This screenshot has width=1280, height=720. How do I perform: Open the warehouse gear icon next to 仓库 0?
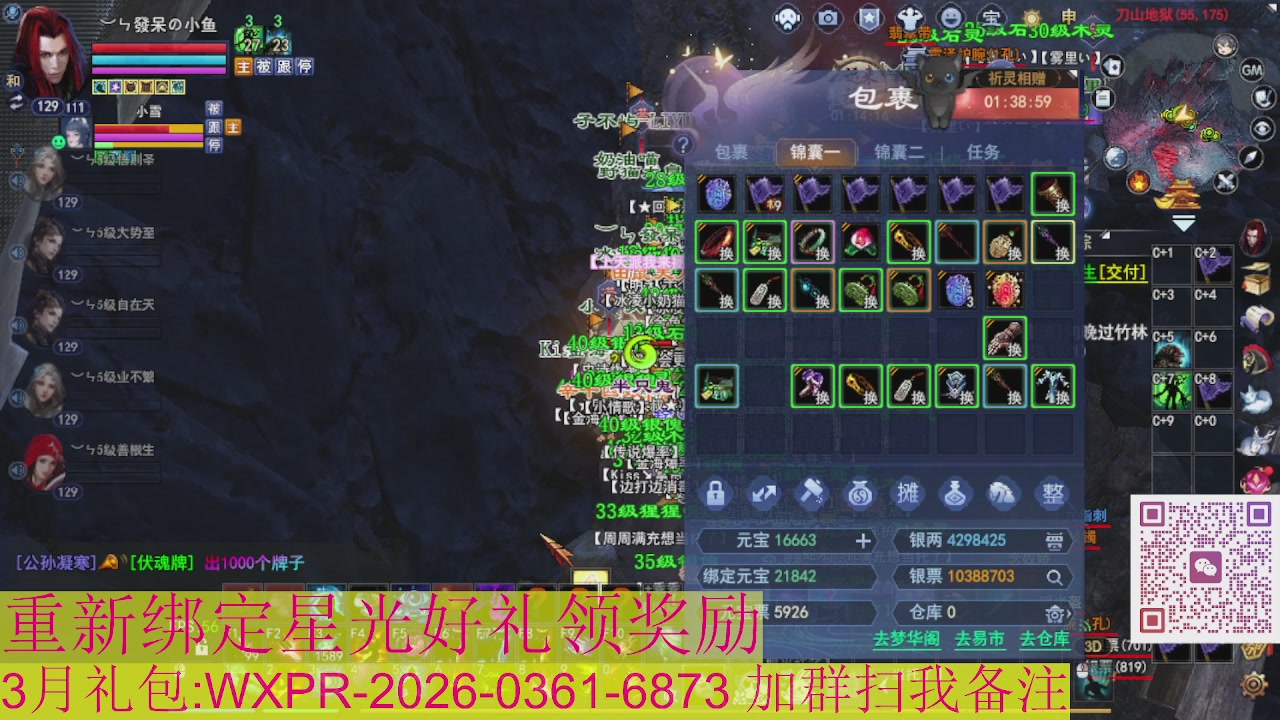coord(1055,614)
